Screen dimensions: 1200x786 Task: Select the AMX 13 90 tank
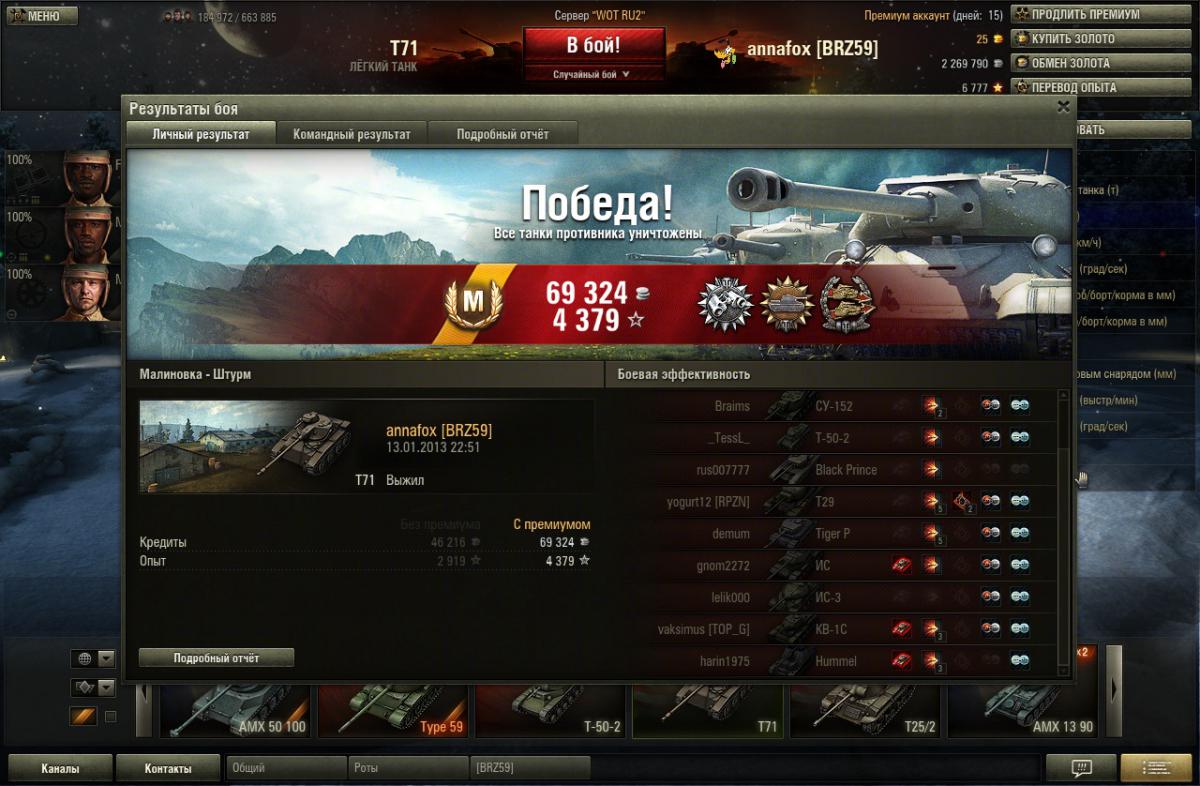(1022, 706)
